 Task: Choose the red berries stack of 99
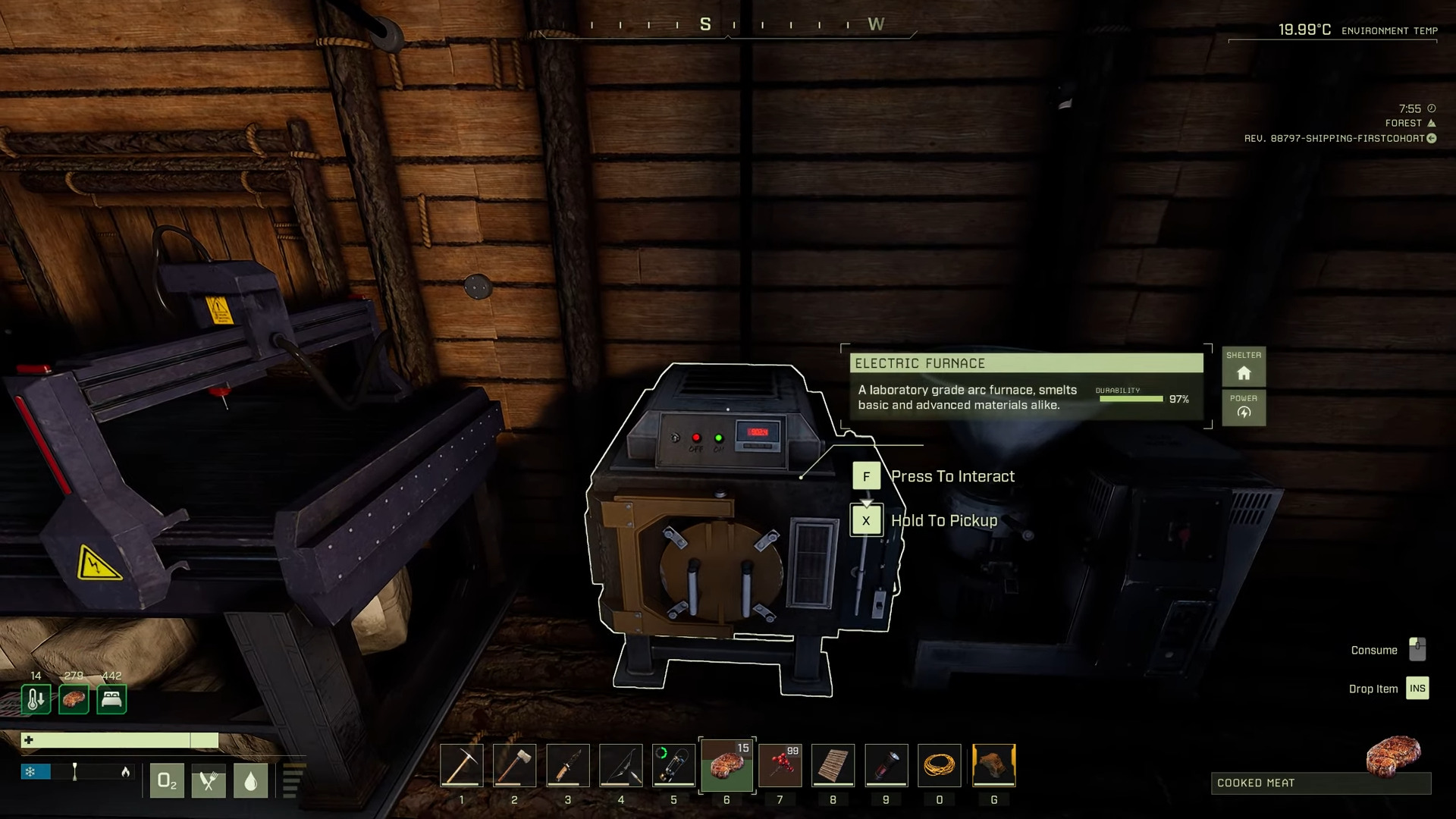780,765
